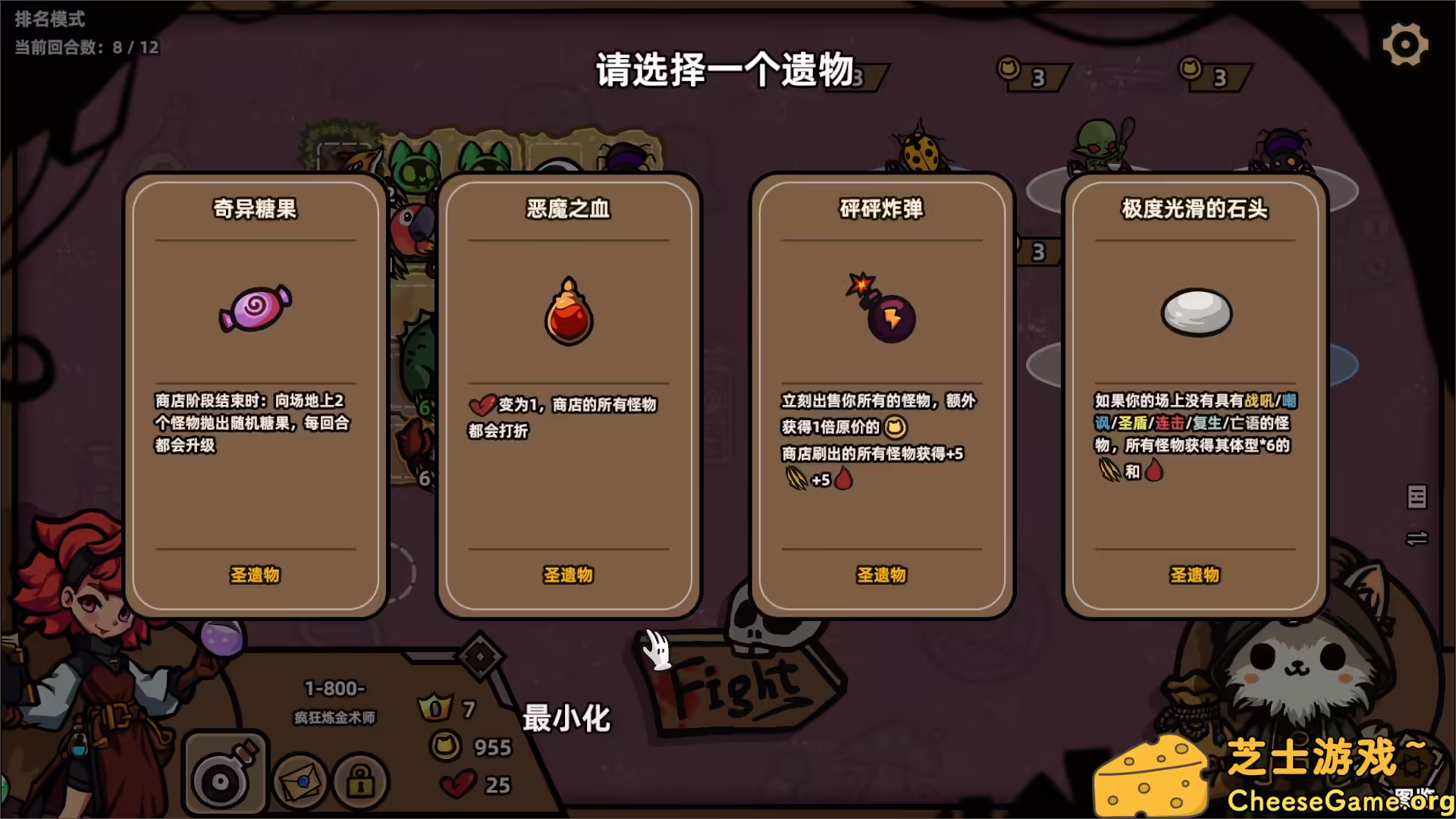Click the red vial icon on 恶魔之血 card

tap(568, 313)
